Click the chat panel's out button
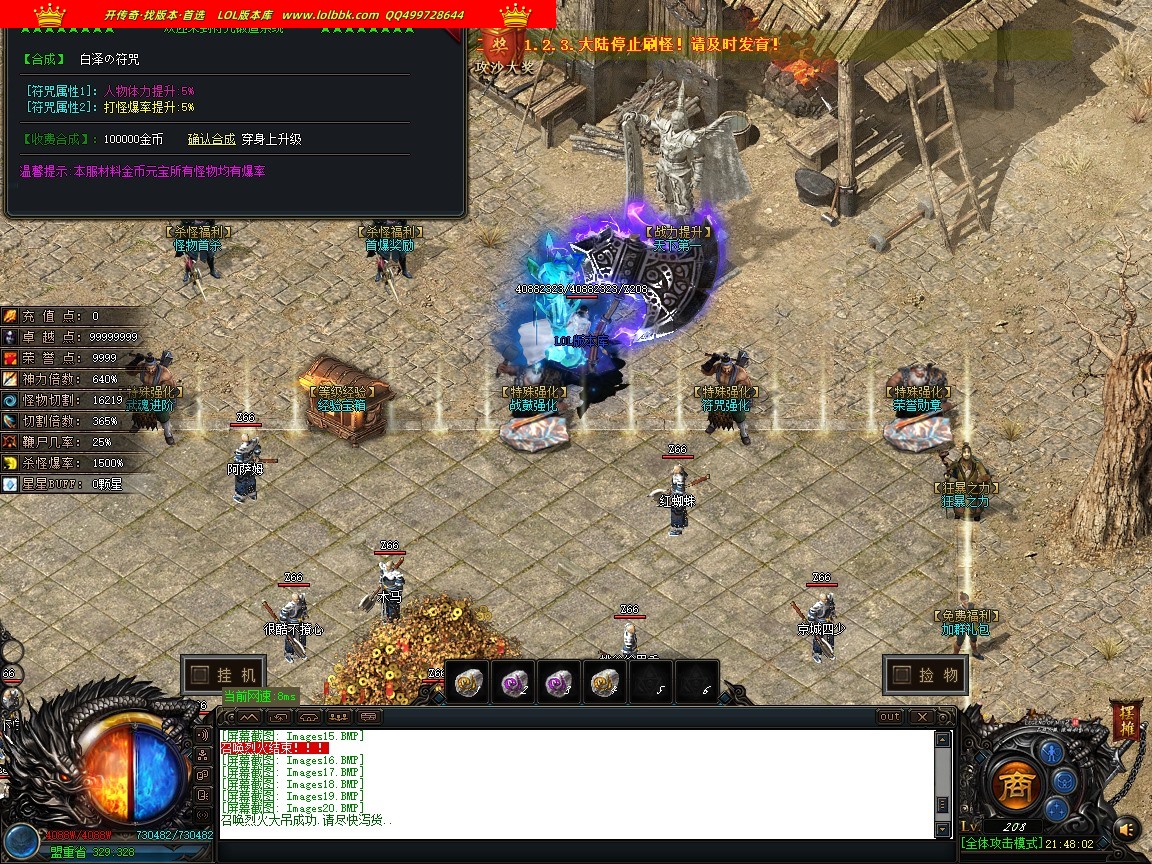 889,717
